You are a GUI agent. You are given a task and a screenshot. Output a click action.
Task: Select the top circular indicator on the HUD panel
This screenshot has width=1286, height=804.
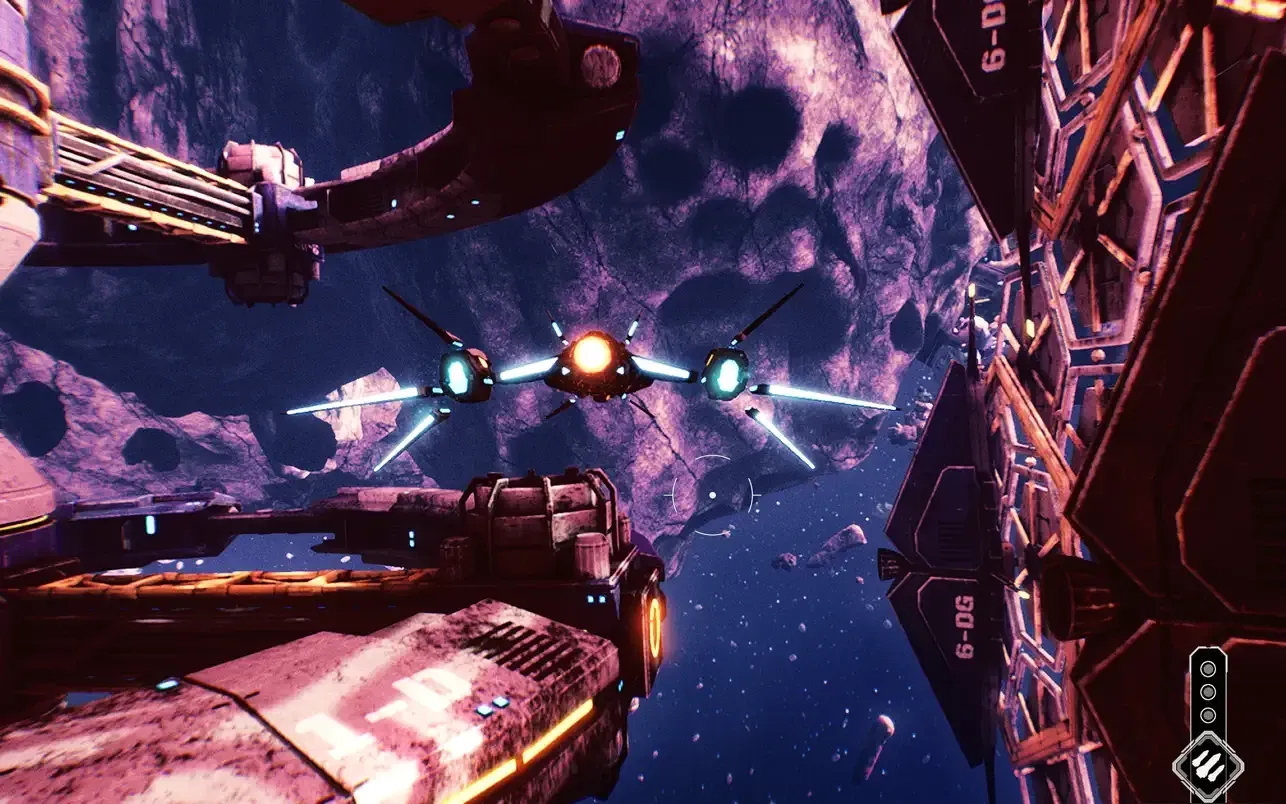[1207, 668]
